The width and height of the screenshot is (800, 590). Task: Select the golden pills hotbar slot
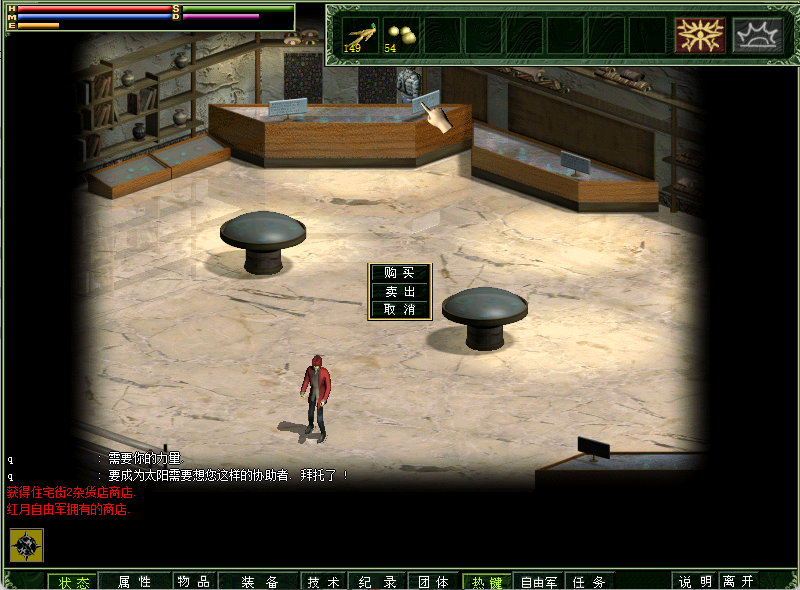[x=401, y=35]
